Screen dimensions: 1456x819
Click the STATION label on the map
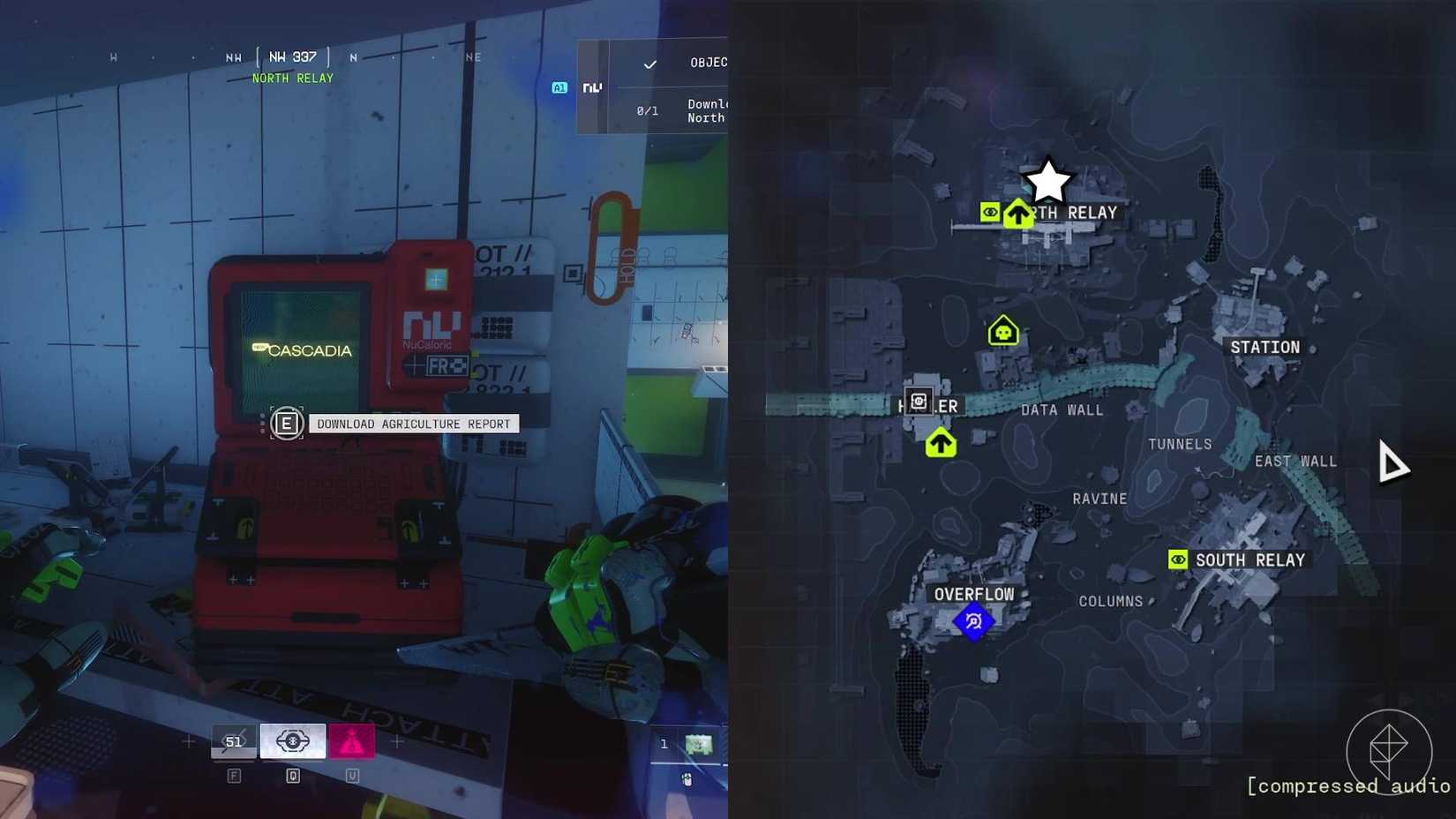pos(1264,347)
